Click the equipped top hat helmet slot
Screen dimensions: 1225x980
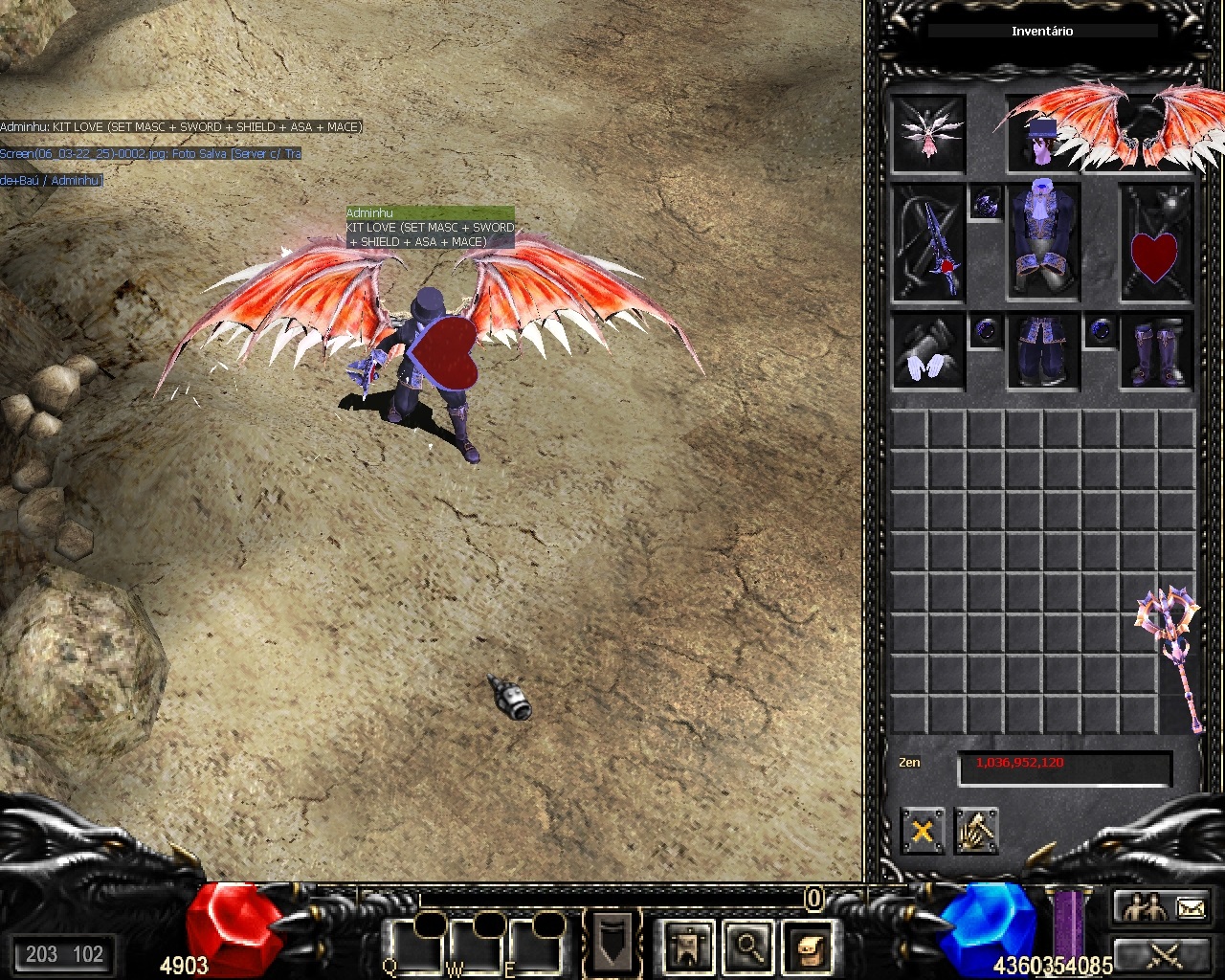click(1042, 133)
